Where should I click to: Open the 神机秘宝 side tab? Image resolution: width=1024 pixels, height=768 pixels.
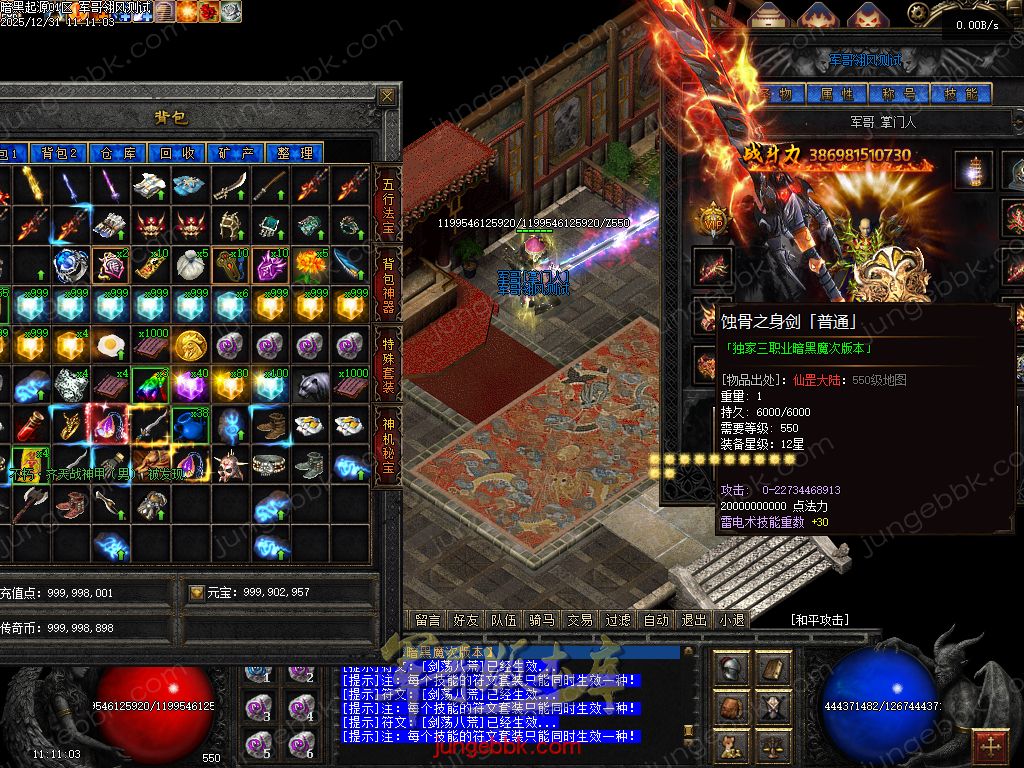click(x=387, y=444)
